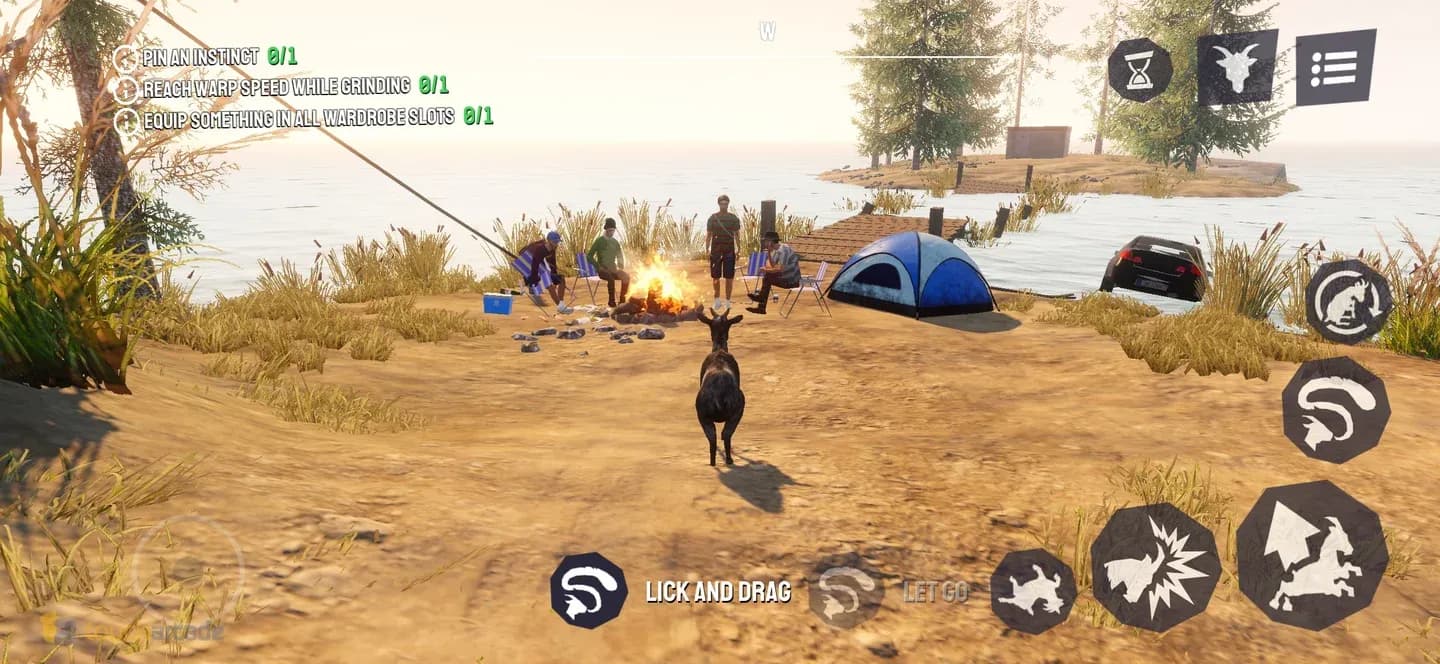
Task: Use the headbutt attack button
Action: [x=1155, y=568]
